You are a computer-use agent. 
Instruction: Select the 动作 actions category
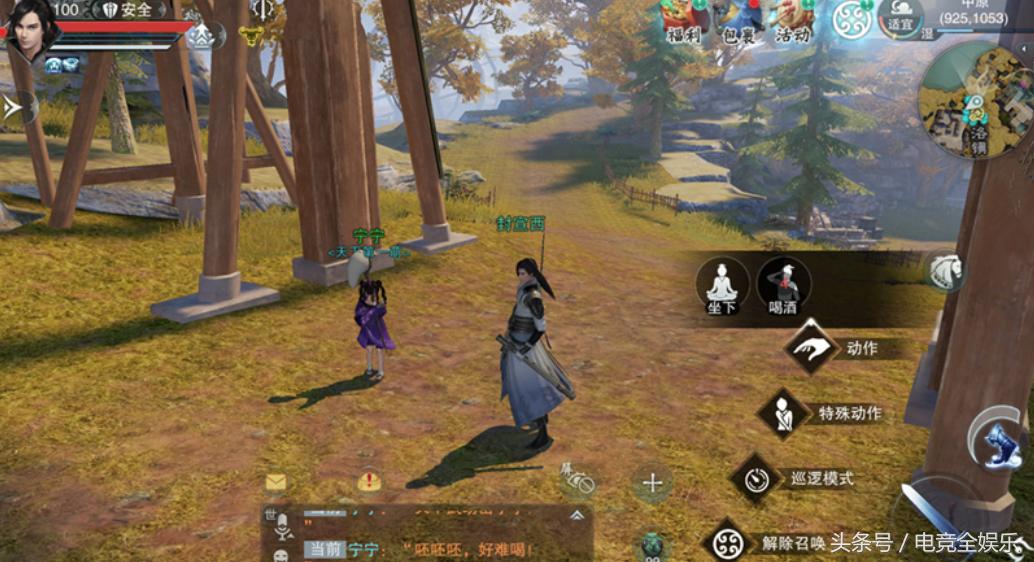point(811,347)
